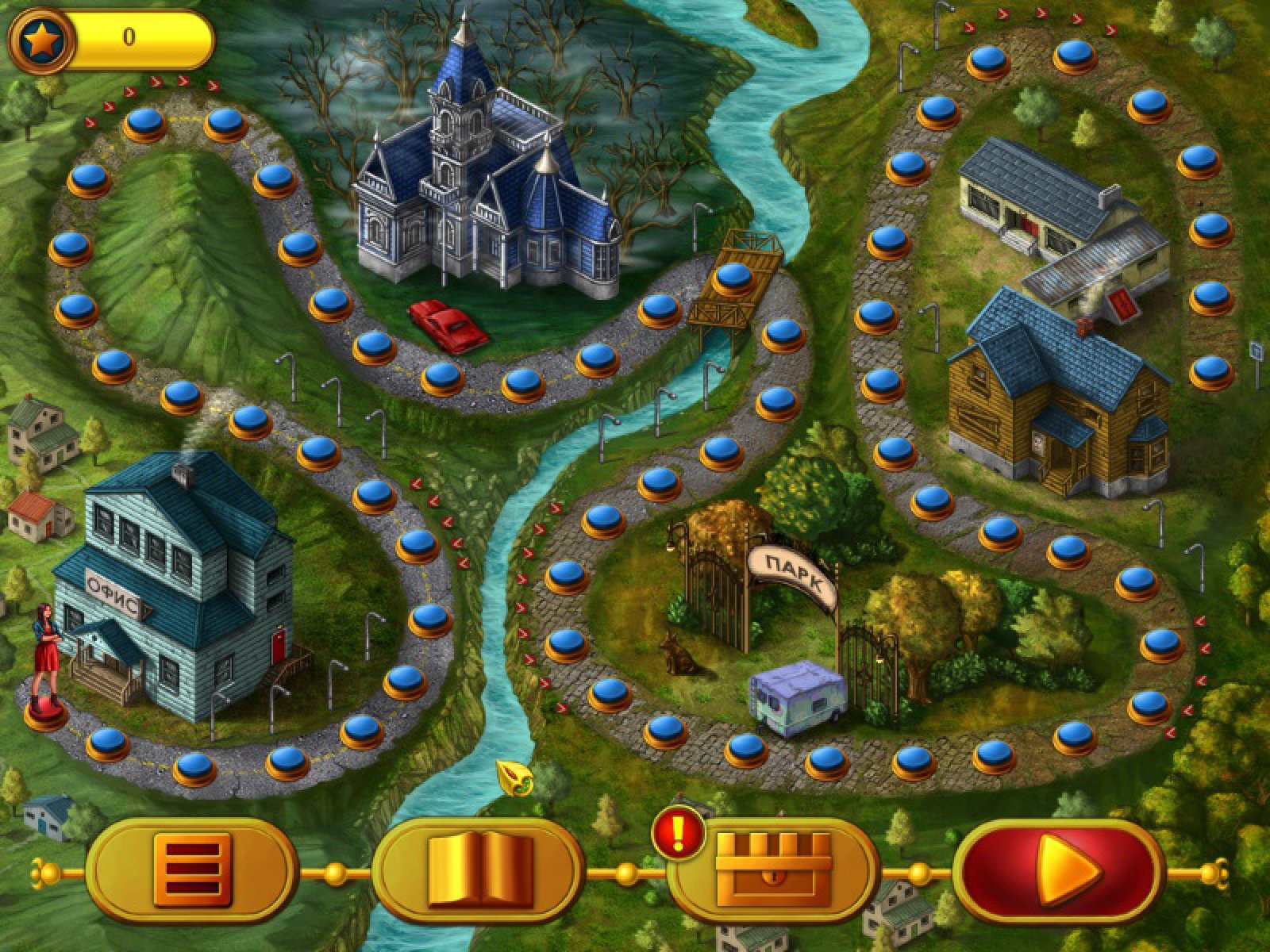Open the treasure chest button
The height and width of the screenshot is (952, 1270).
(772, 872)
